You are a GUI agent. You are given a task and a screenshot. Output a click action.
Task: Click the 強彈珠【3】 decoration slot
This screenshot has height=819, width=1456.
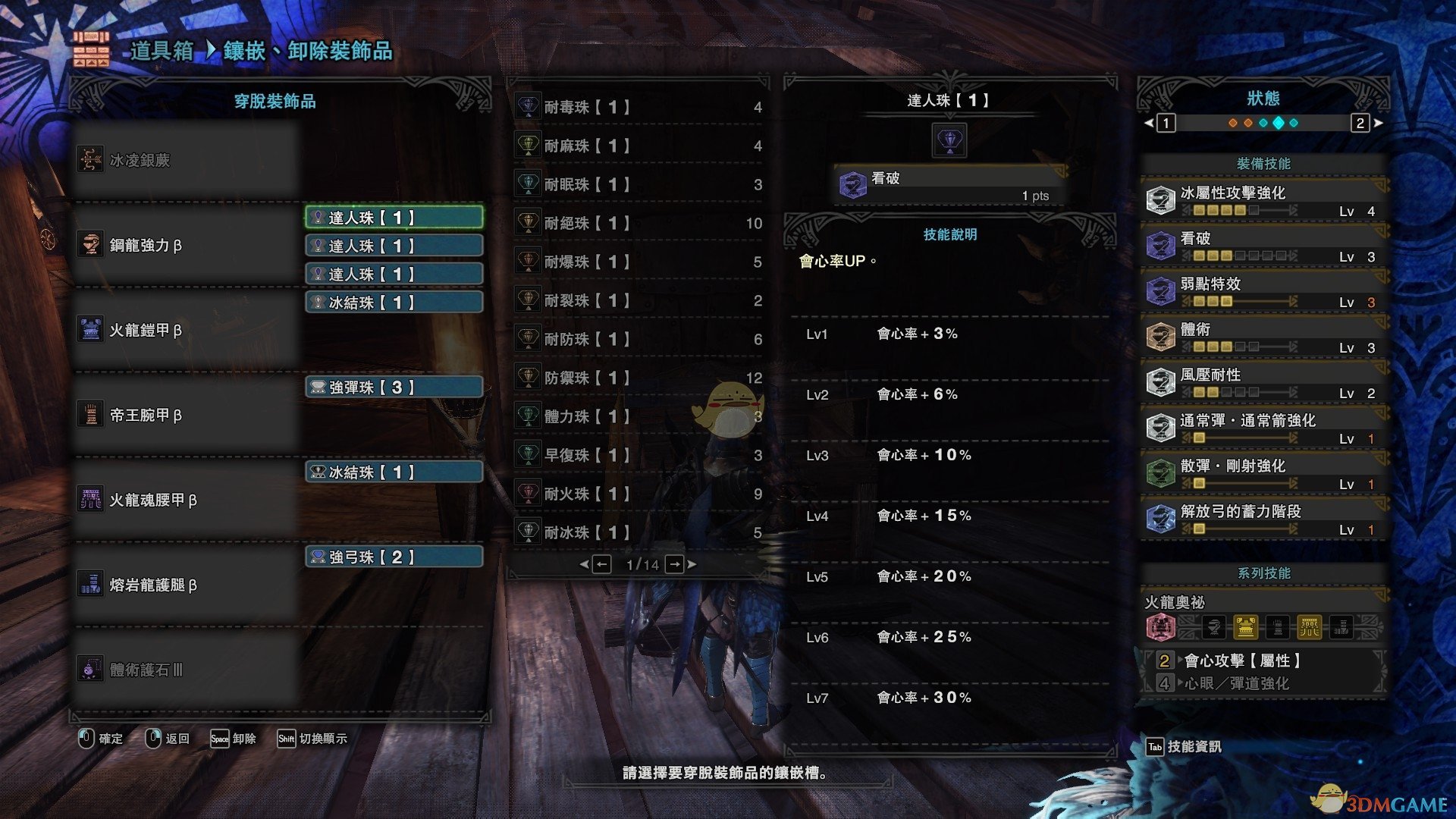click(394, 388)
